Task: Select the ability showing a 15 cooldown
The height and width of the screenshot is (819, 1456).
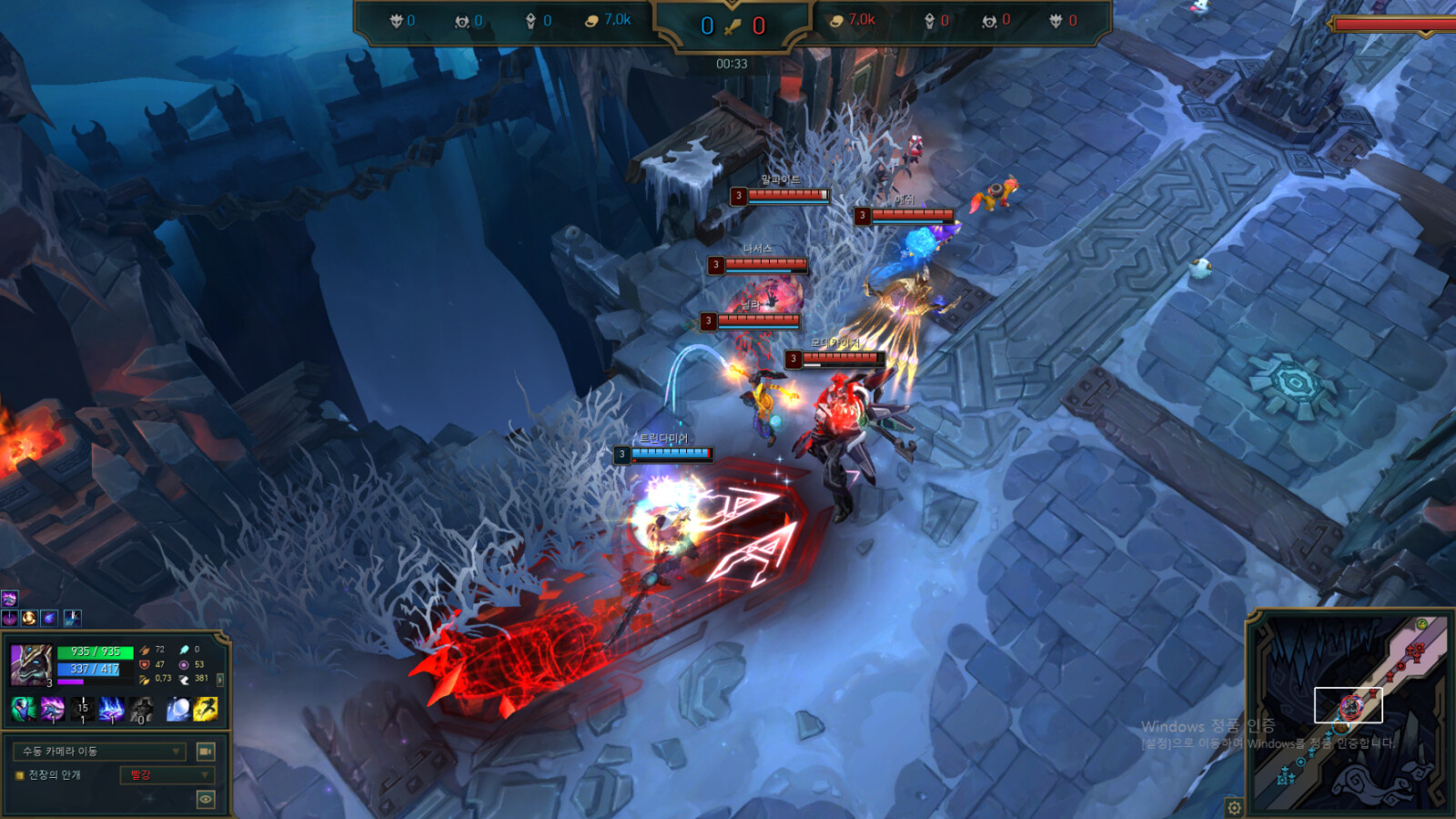Action: click(83, 708)
